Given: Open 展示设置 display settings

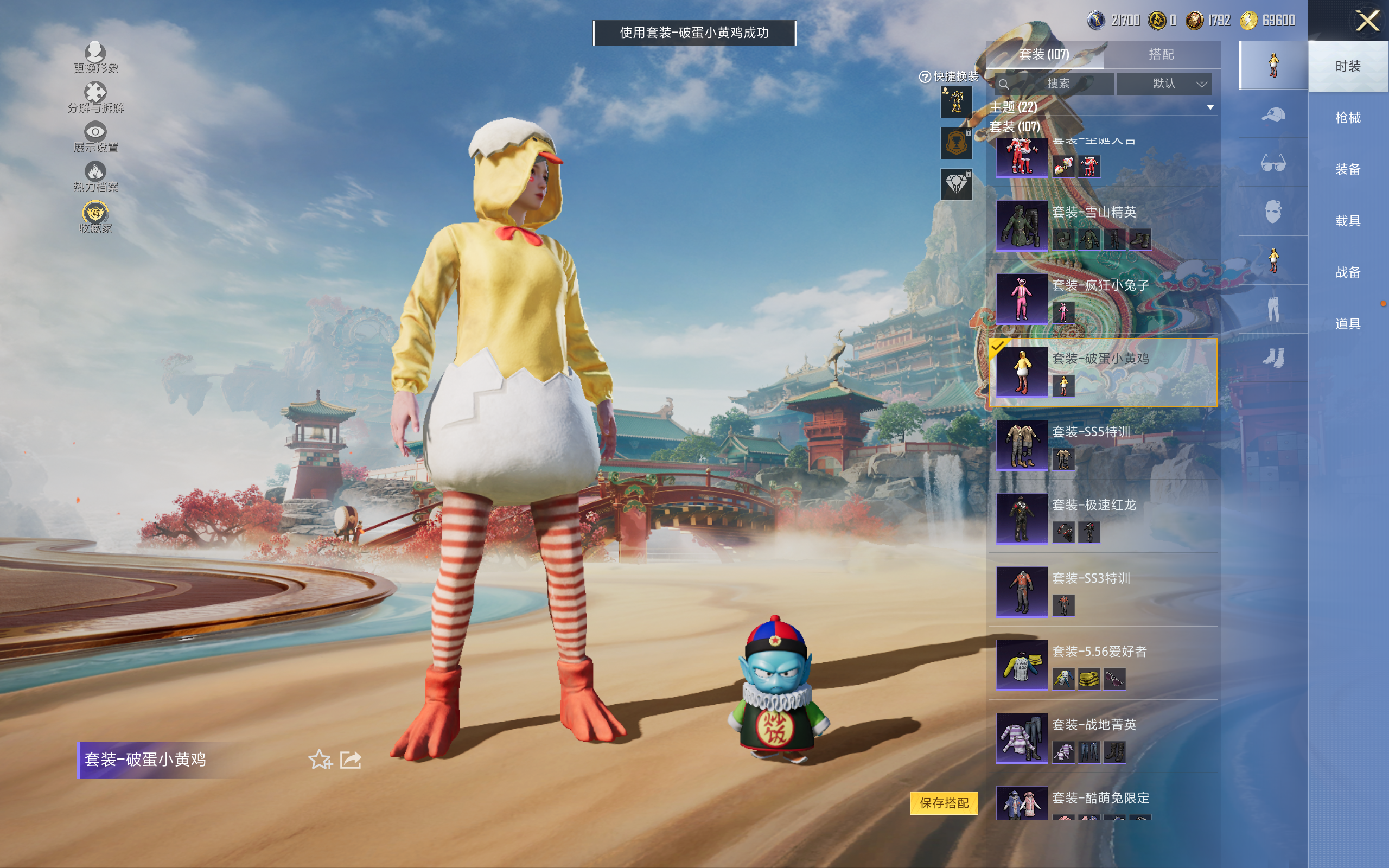Looking at the screenshot, I should [95, 137].
